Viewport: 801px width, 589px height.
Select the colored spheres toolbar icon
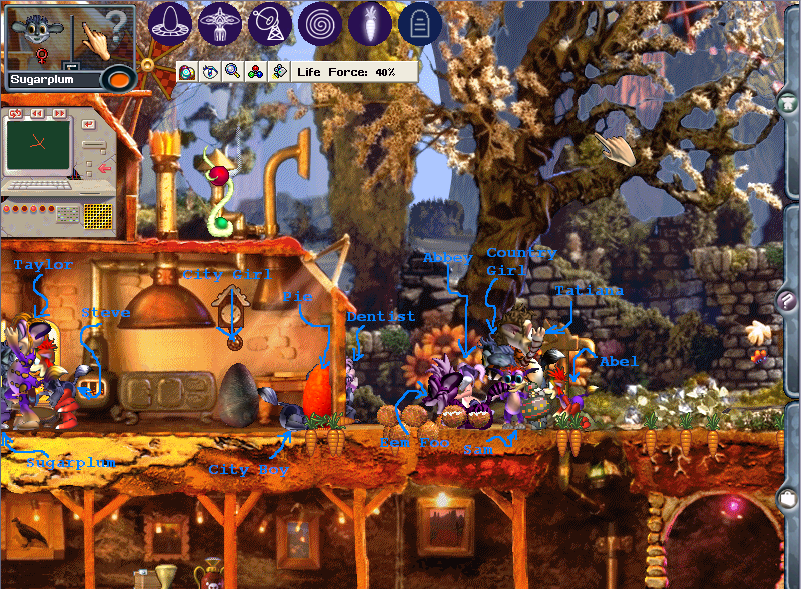point(255,72)
